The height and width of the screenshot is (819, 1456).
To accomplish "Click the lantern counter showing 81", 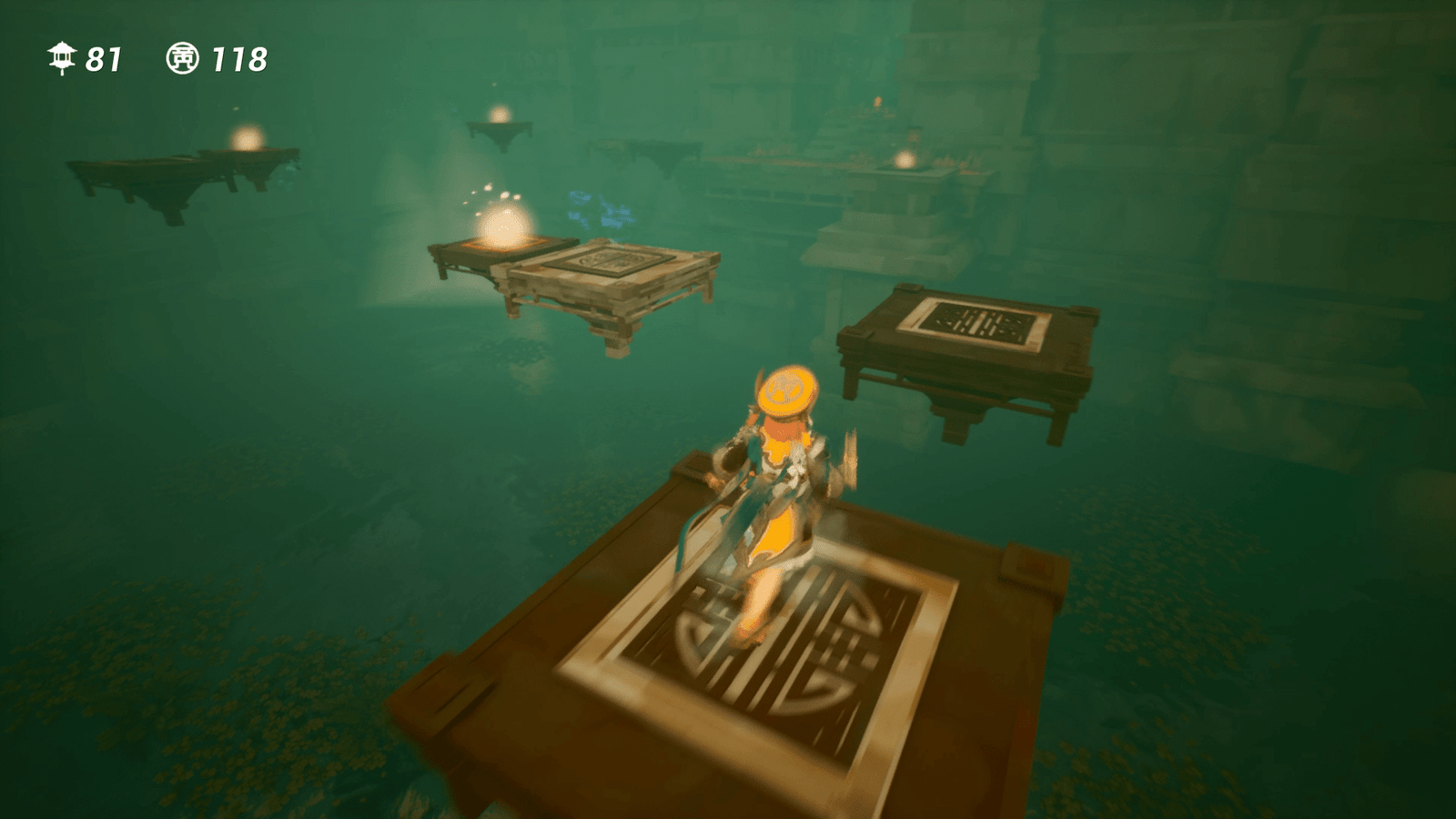I will 103,56.
